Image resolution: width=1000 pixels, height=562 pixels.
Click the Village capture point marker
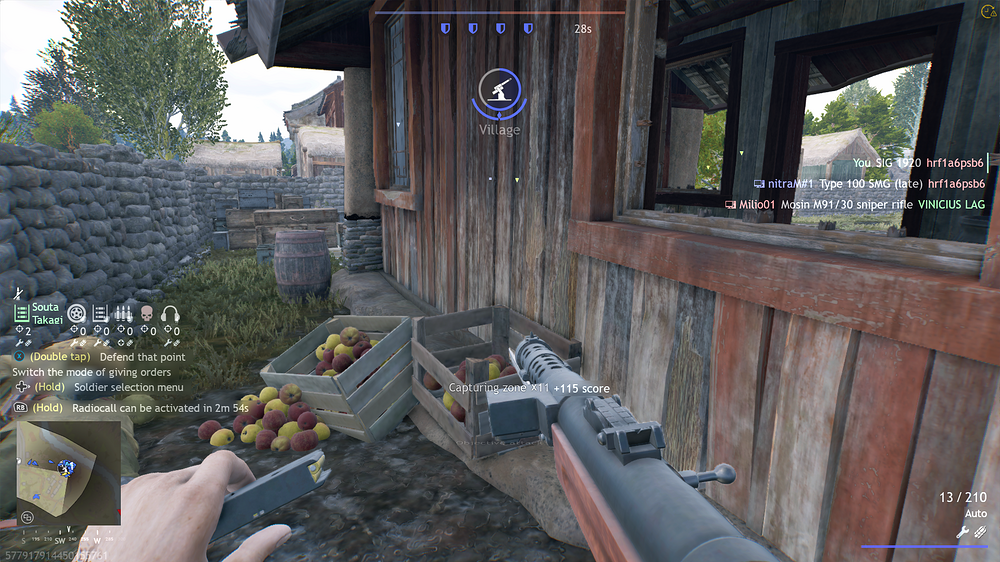tap(498, 92)
